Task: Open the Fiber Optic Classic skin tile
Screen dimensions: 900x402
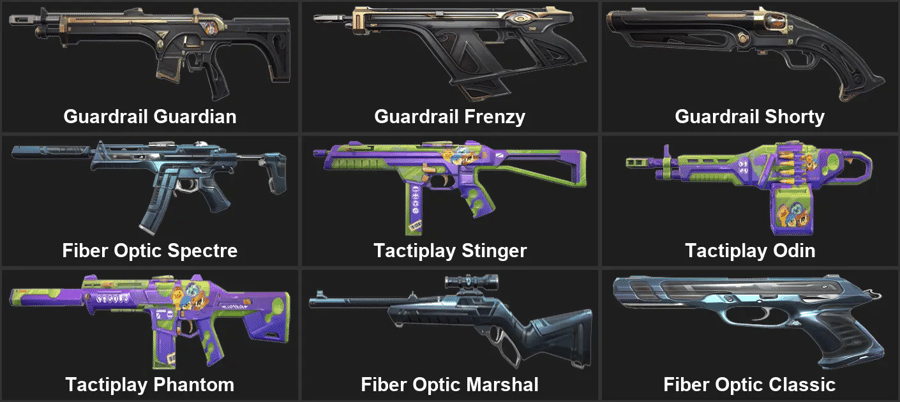Action: [750, 333]
